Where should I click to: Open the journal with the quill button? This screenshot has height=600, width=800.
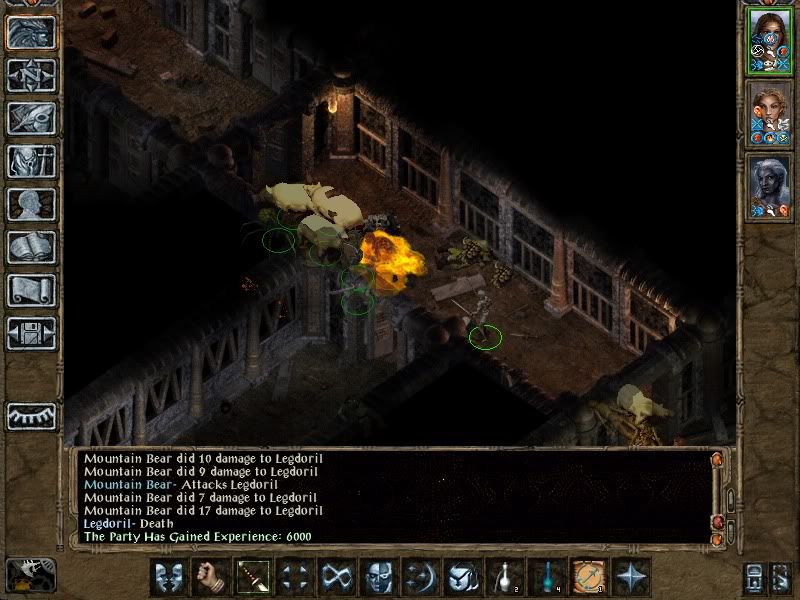(32, 118)
